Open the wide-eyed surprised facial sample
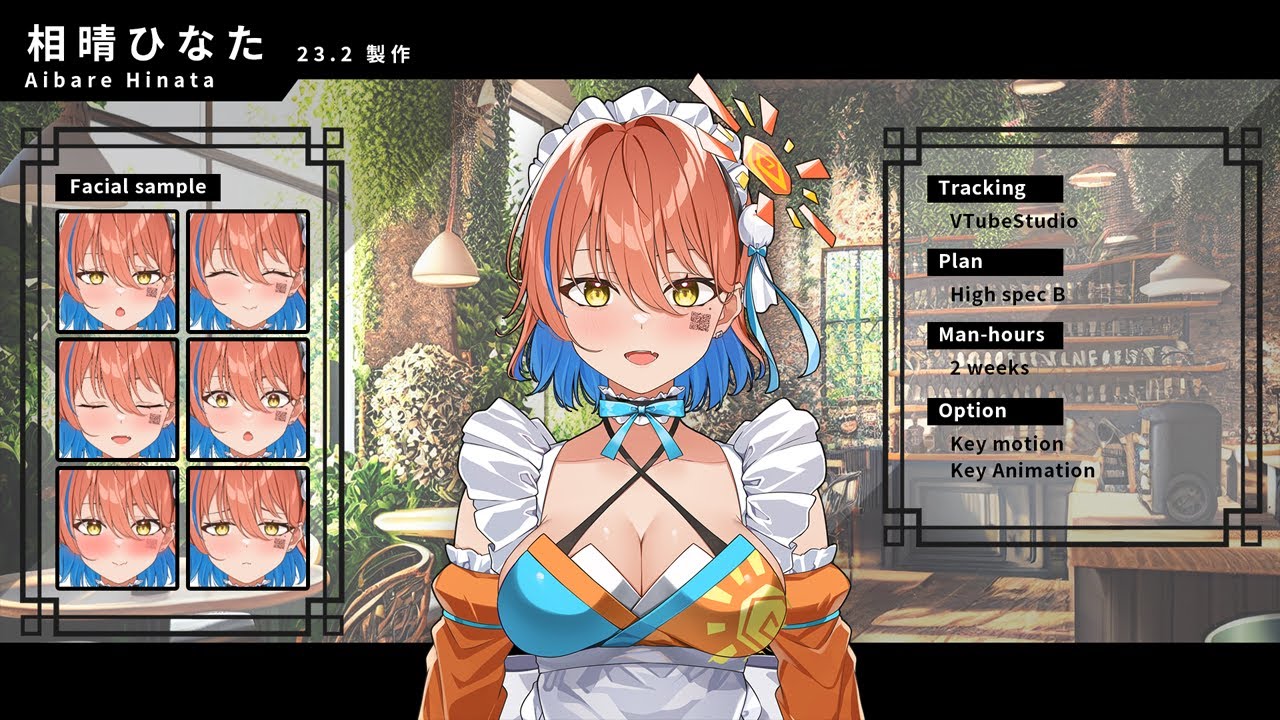The image size is (1280, 720). pos(248,399)
